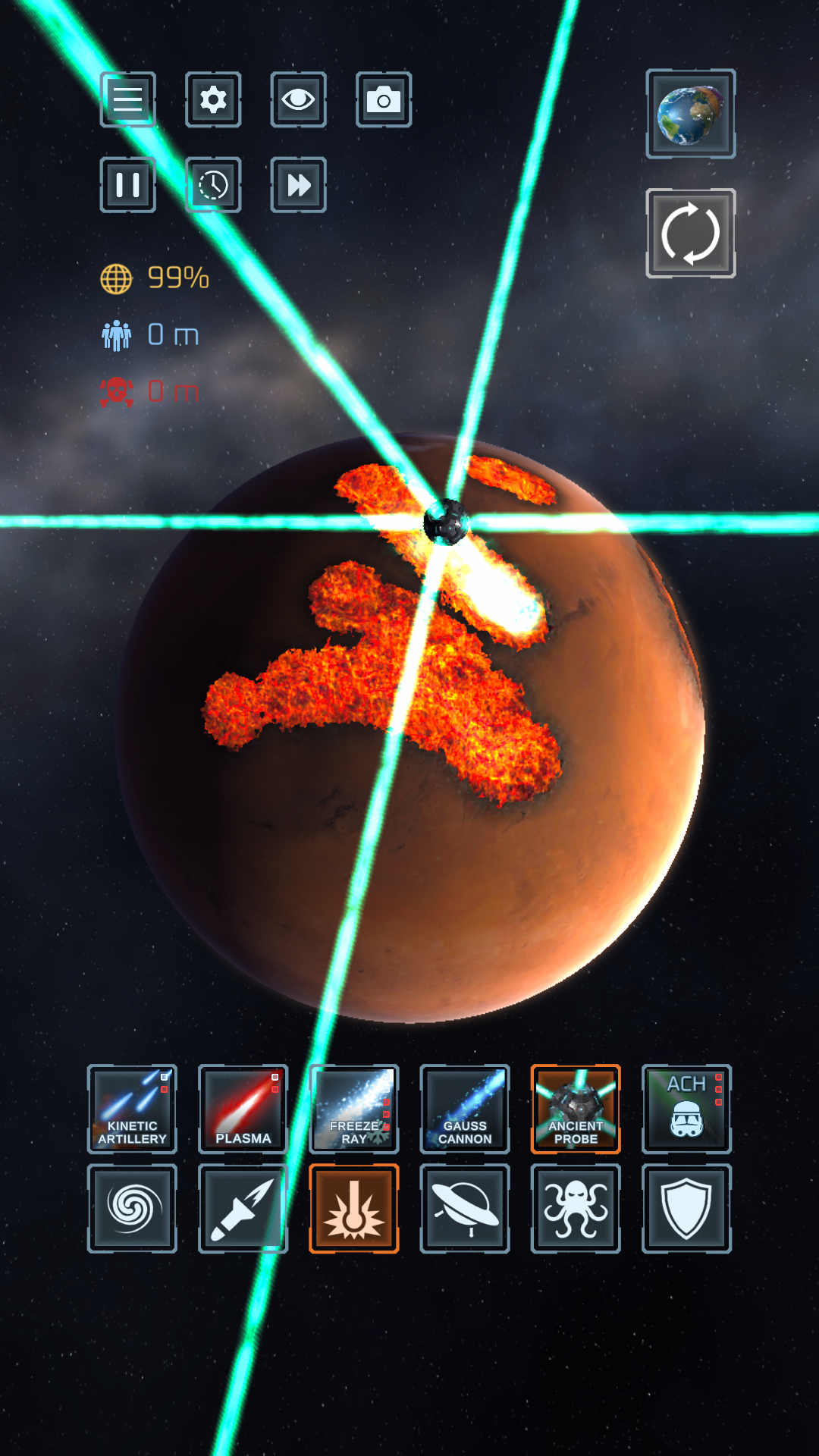The height and width of the screenshot is (1456, 819).
Task: Select the Ancient Probe weapon
Action: (x=576, y=1109)
